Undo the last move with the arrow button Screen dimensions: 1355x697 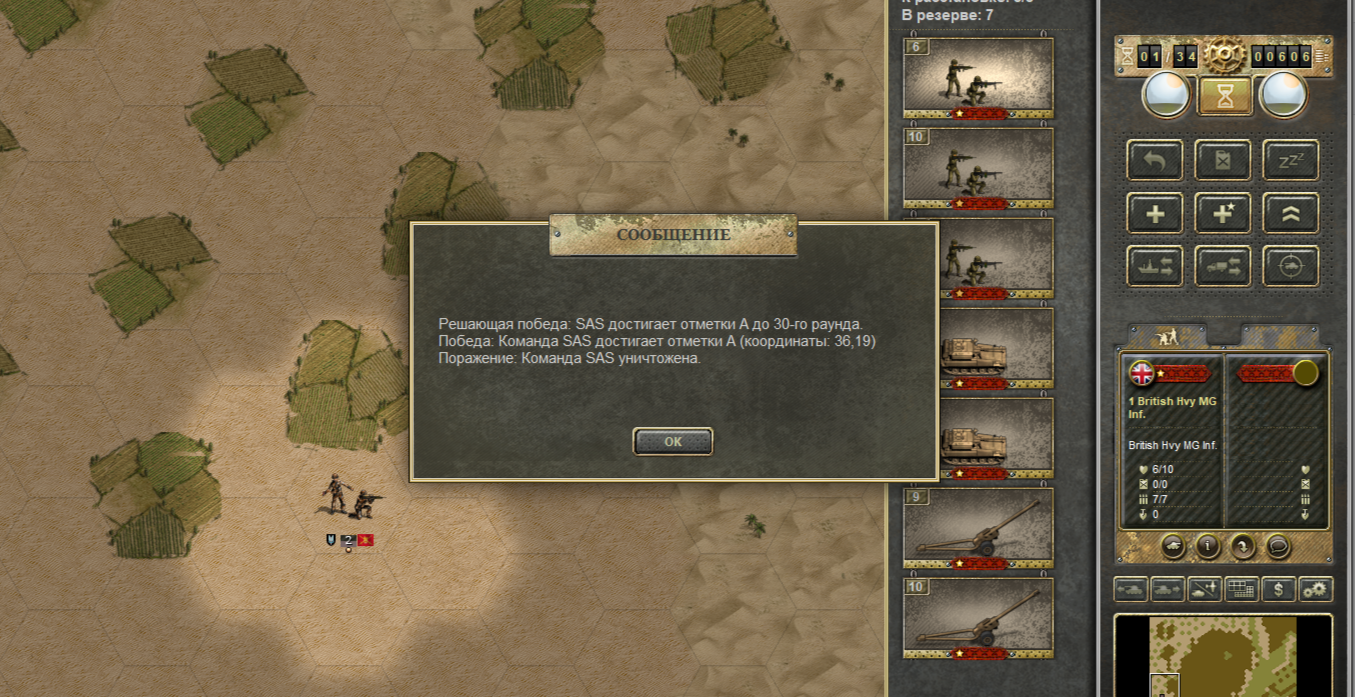tap(1155, 160)
